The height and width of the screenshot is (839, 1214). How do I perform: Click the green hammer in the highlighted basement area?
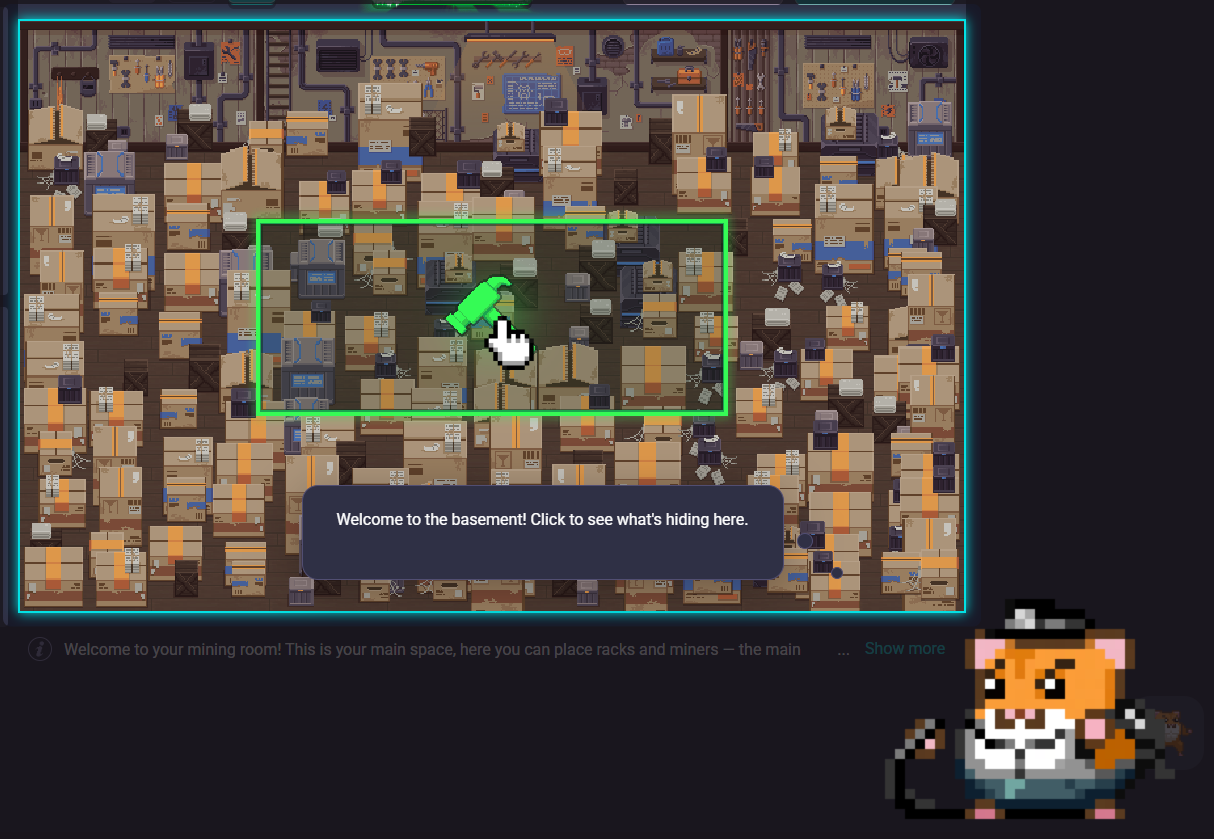478,306
